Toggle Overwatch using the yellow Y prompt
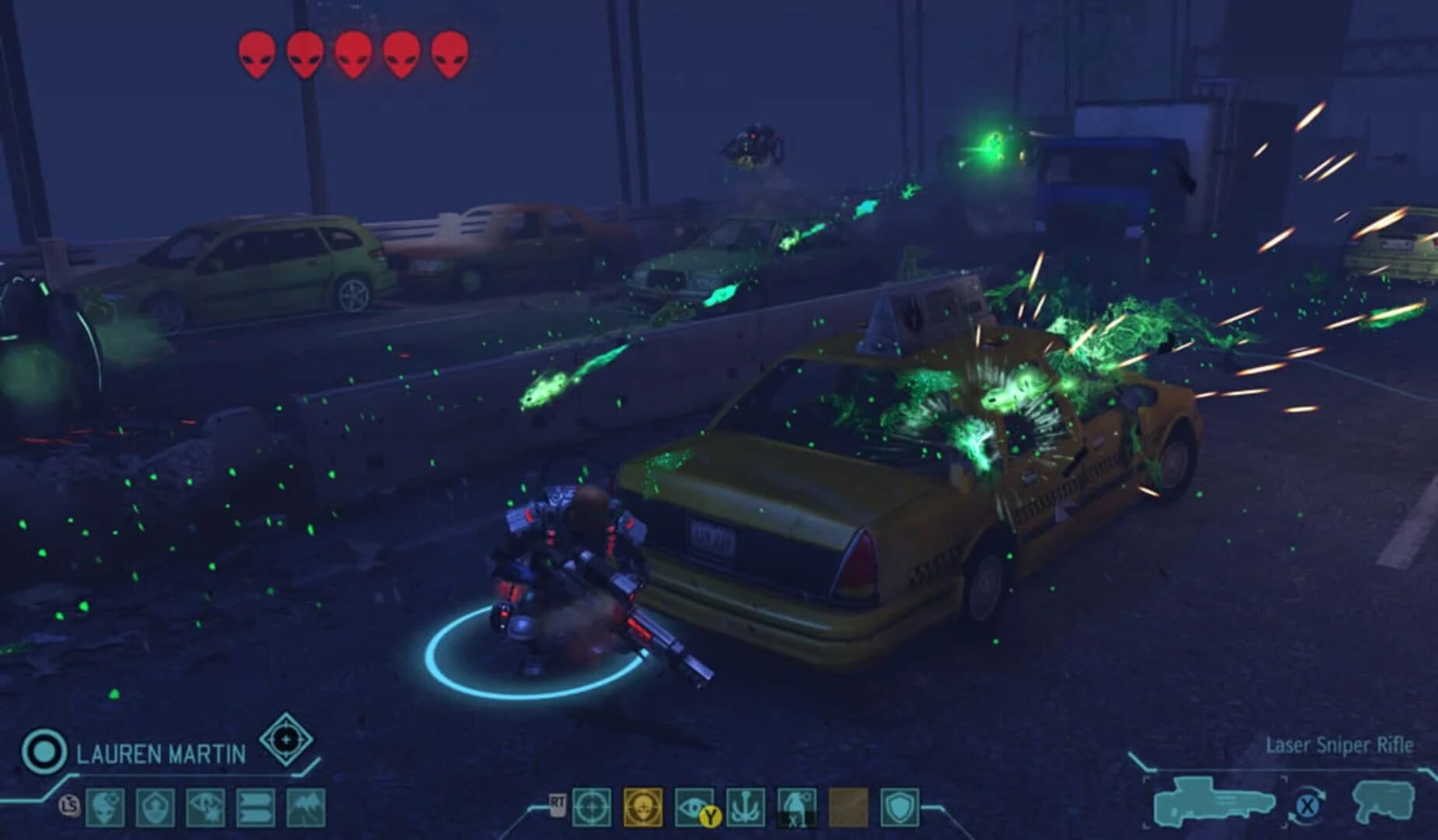1438x840 pixels. point(711,817)
